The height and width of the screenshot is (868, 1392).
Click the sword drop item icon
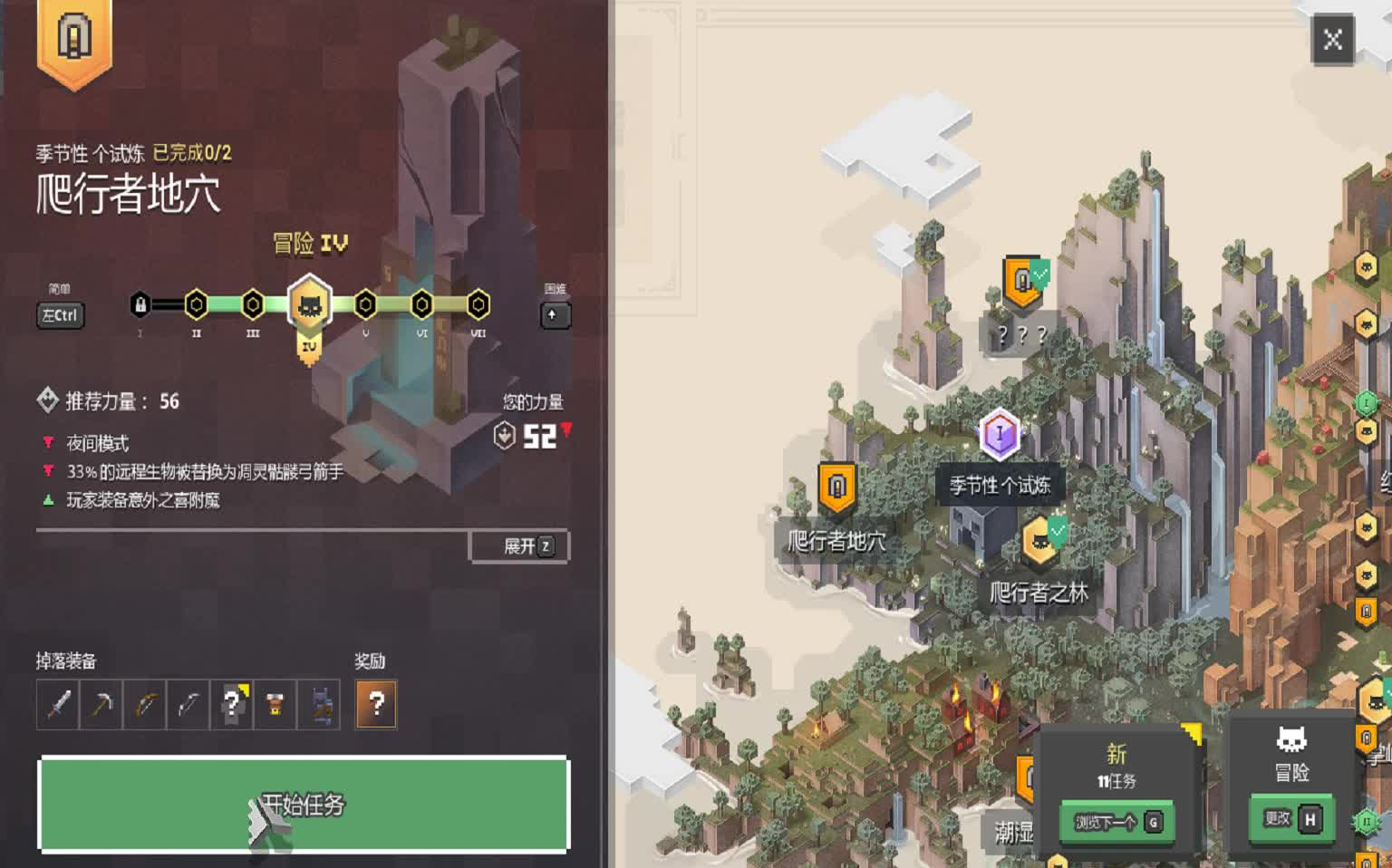pyautogui.click(x=56, y=704)
